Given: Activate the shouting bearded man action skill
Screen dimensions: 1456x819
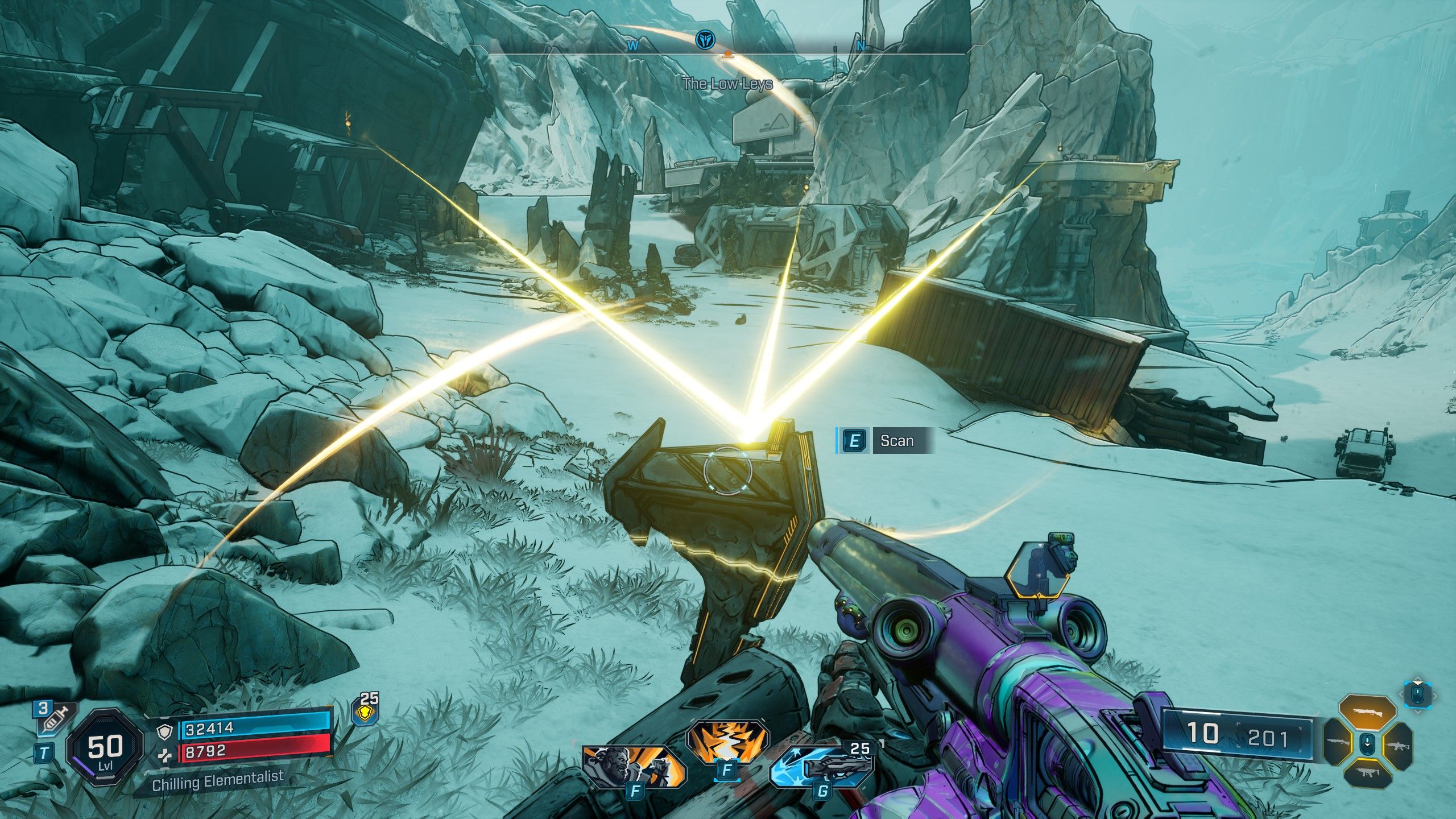Looking at the screenshot, I should 632,765.
